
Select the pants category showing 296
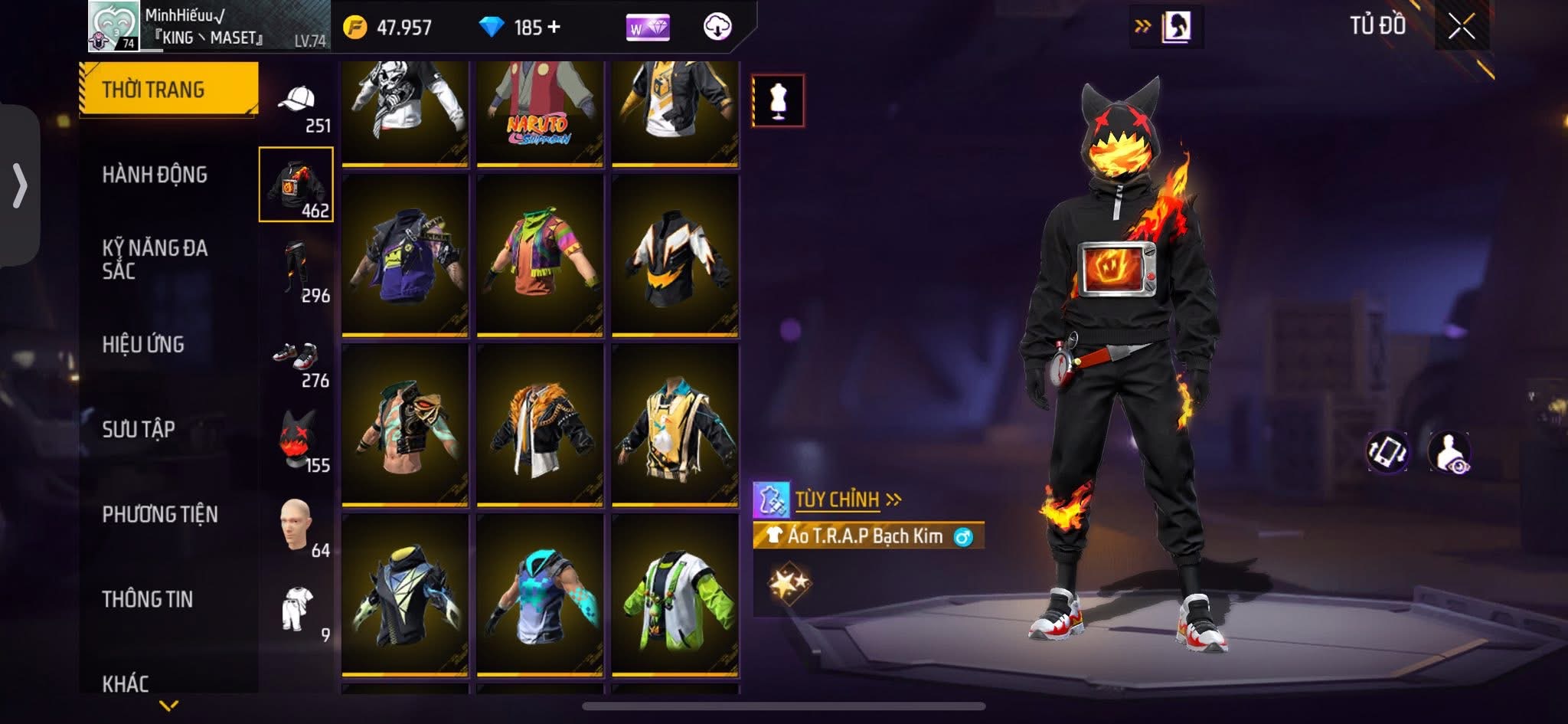point(297,270)
